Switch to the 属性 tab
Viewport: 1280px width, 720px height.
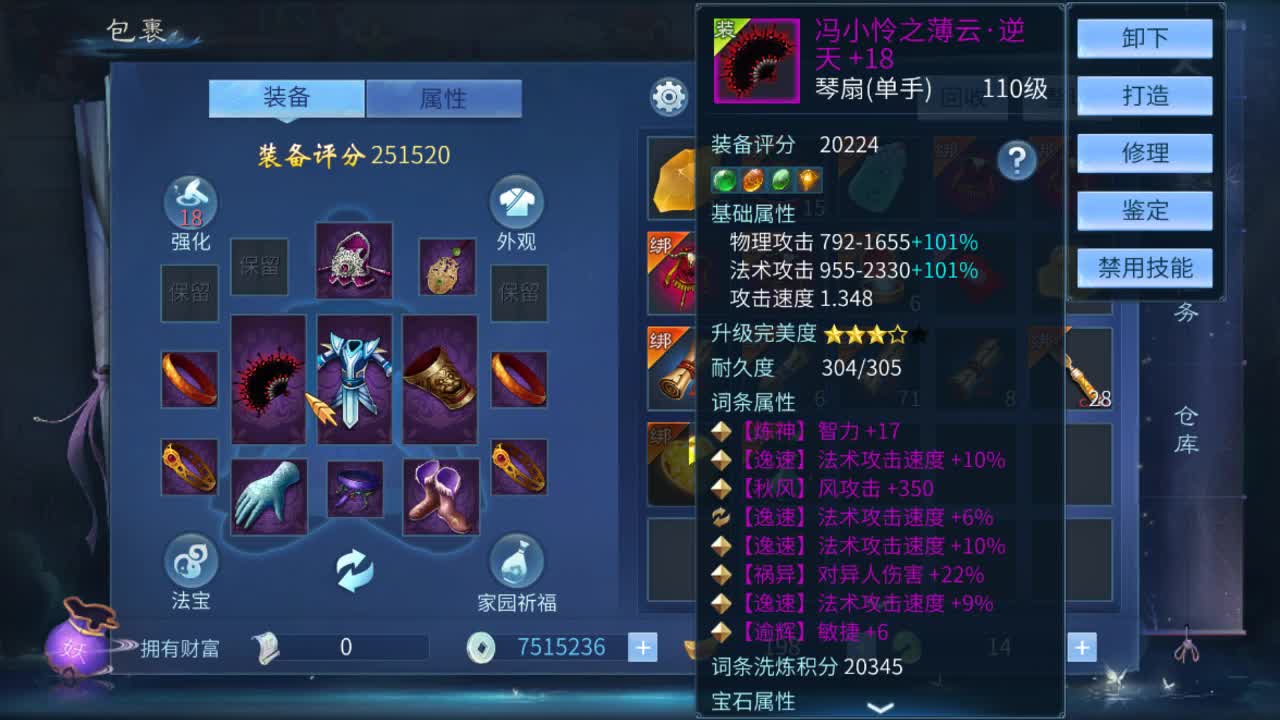[x=445, y=99]
